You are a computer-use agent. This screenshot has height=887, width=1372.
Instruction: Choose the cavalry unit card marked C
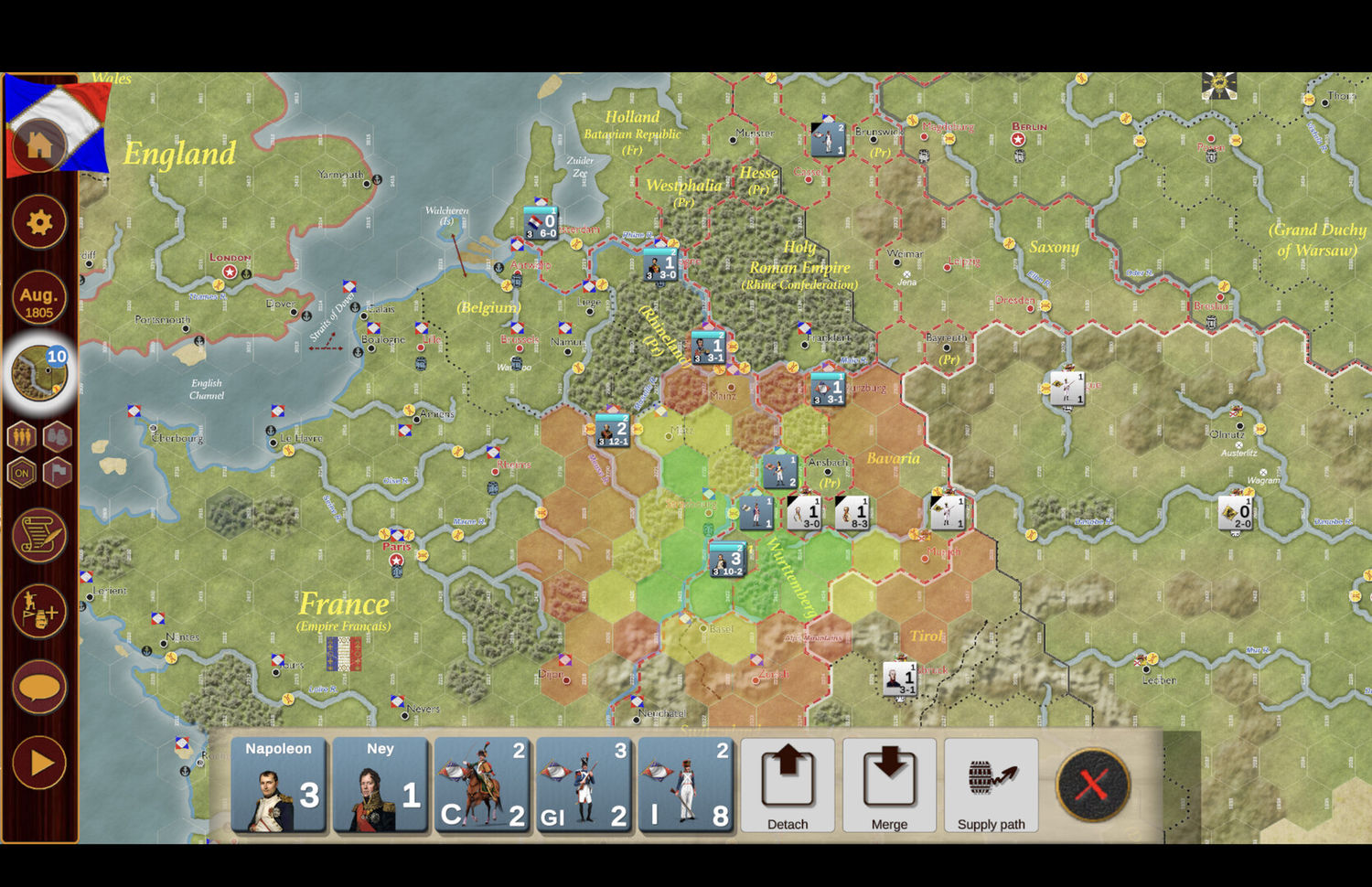pyautogui.click(x=482, y=785)
